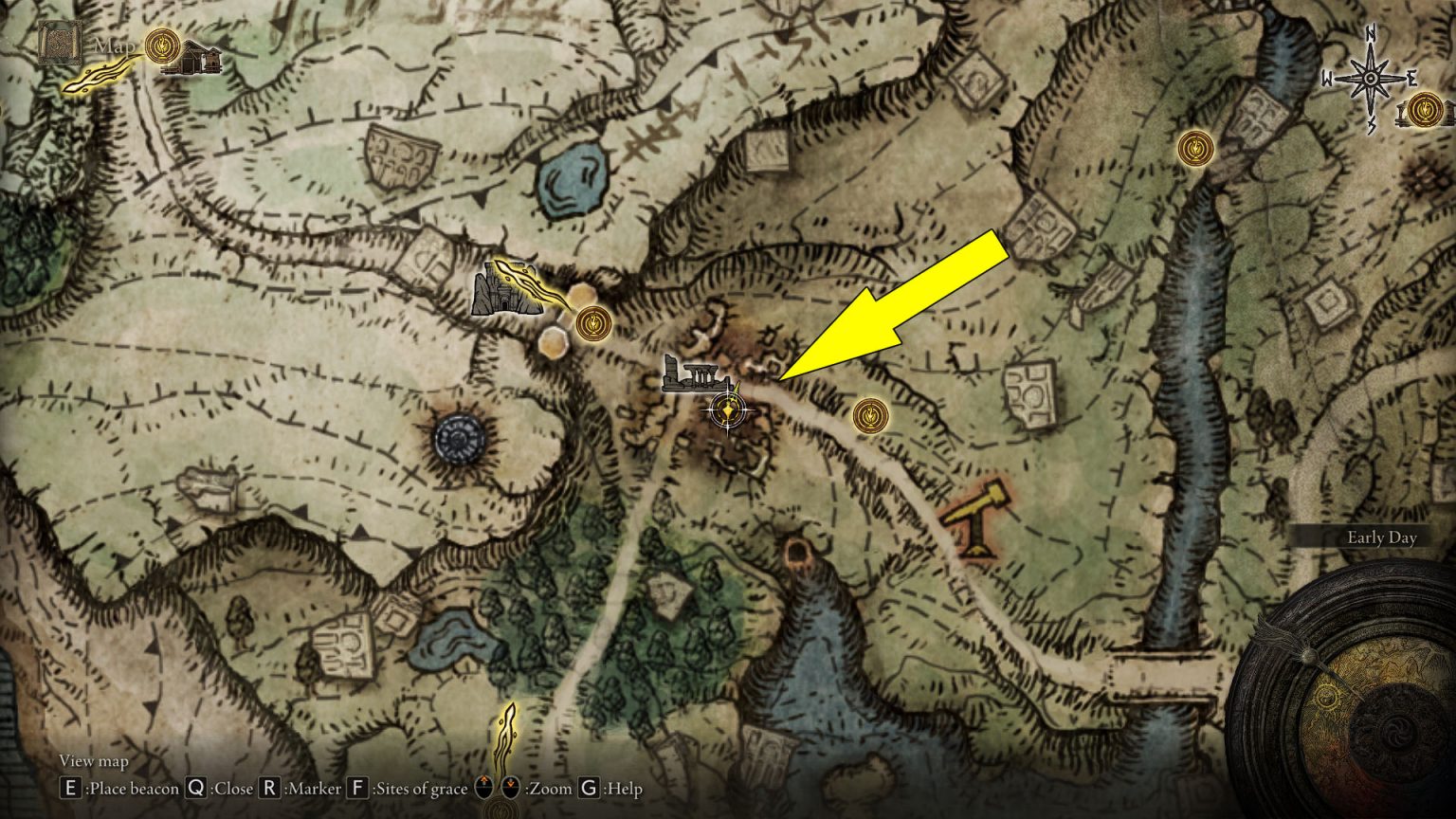Select the dark spiral crater landmark icon
The image size is (1456, 819).
coord(459,439)
